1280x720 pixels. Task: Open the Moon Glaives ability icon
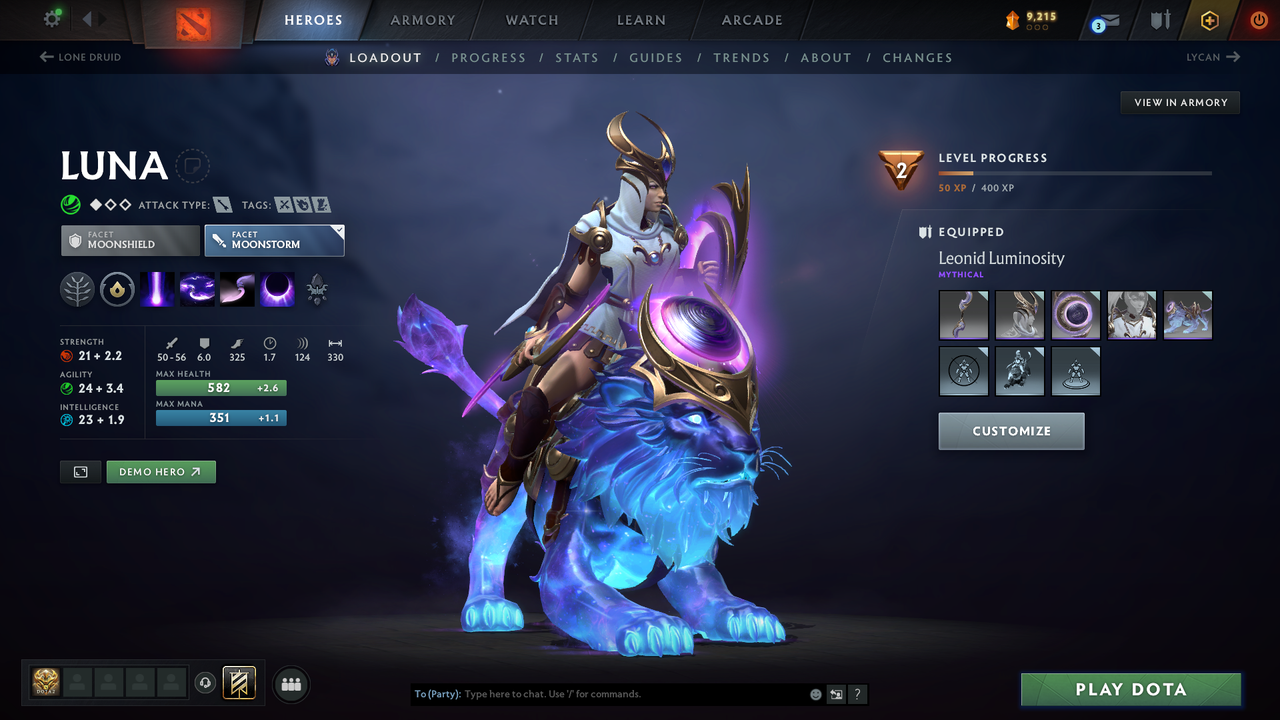click(x=197, y=290)
